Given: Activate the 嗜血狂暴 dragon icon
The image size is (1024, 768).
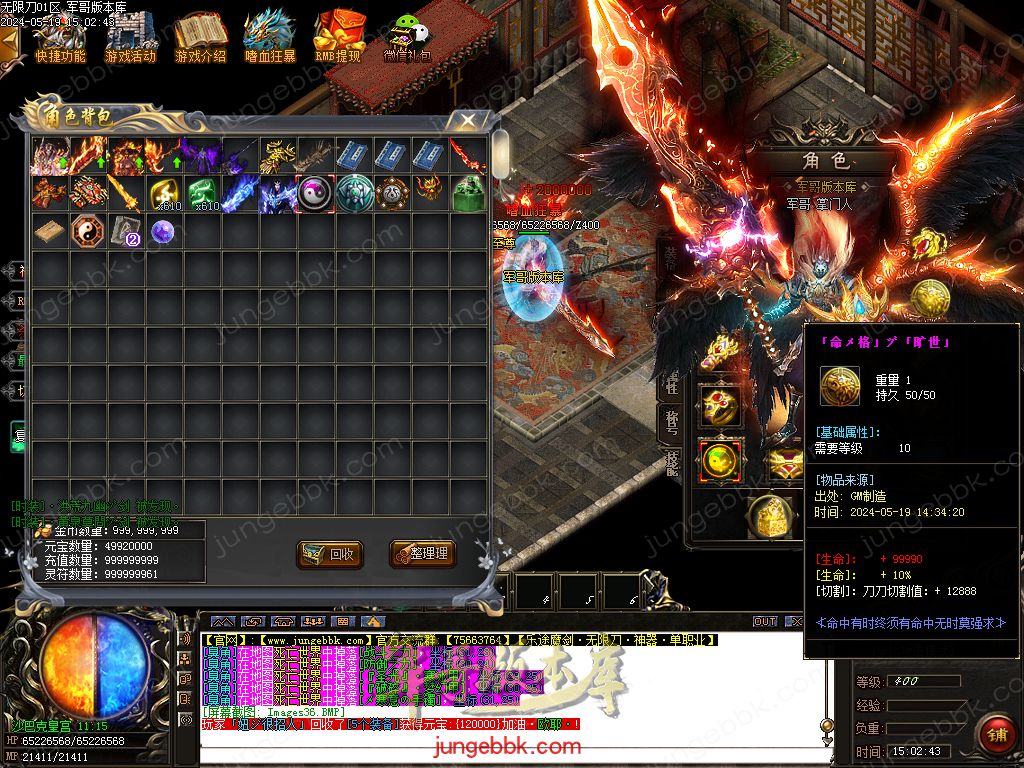Looking at the screenshot, I should pos(270,38).
